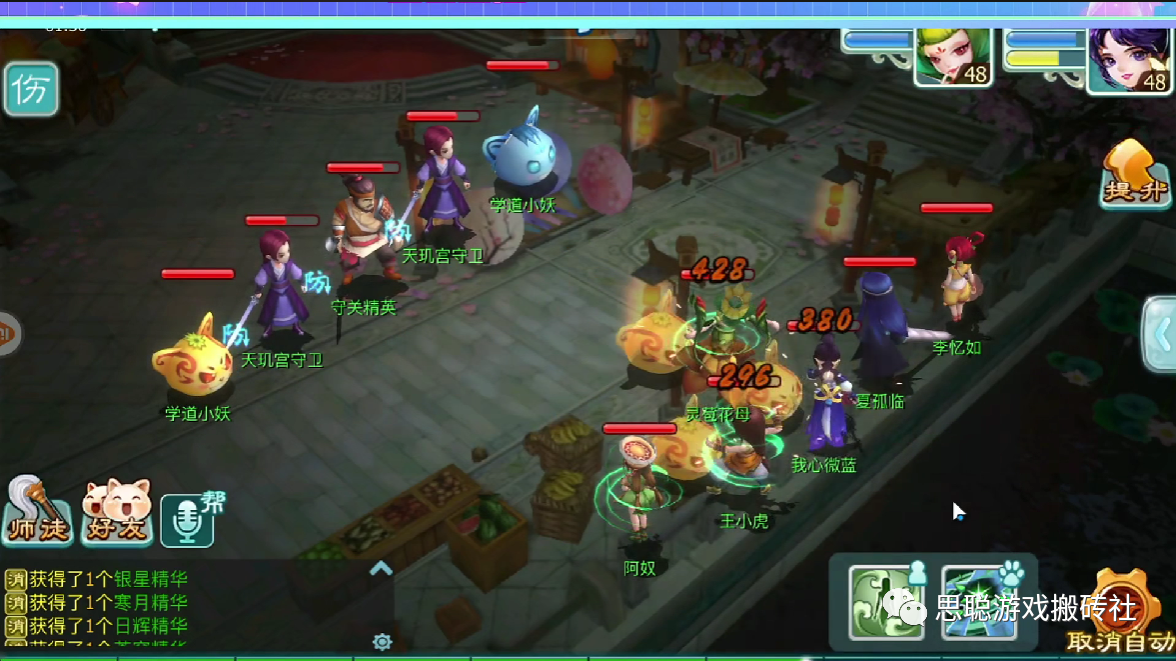Activate the 帮 guild voice microphone
This screenshot has width=1176, height=661.
[188, 519]
